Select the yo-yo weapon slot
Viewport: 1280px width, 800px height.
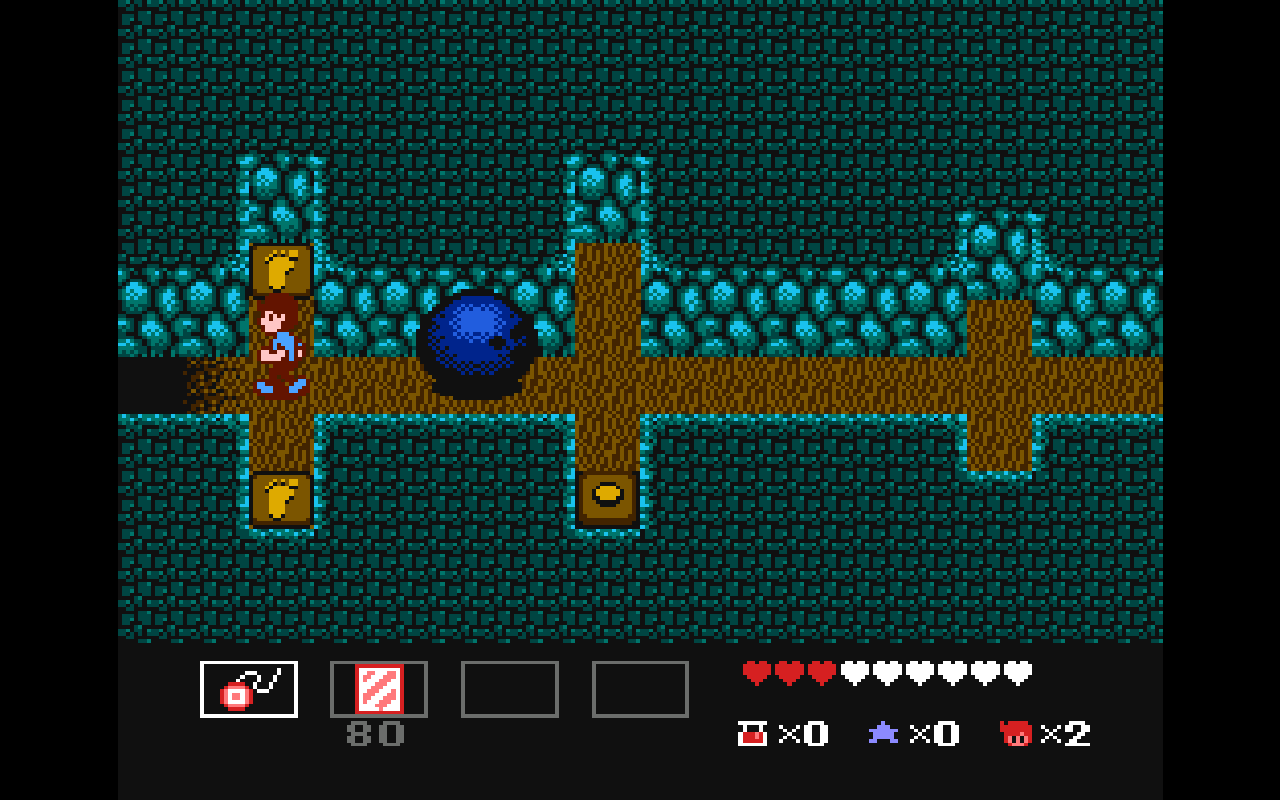click(249, 689)
